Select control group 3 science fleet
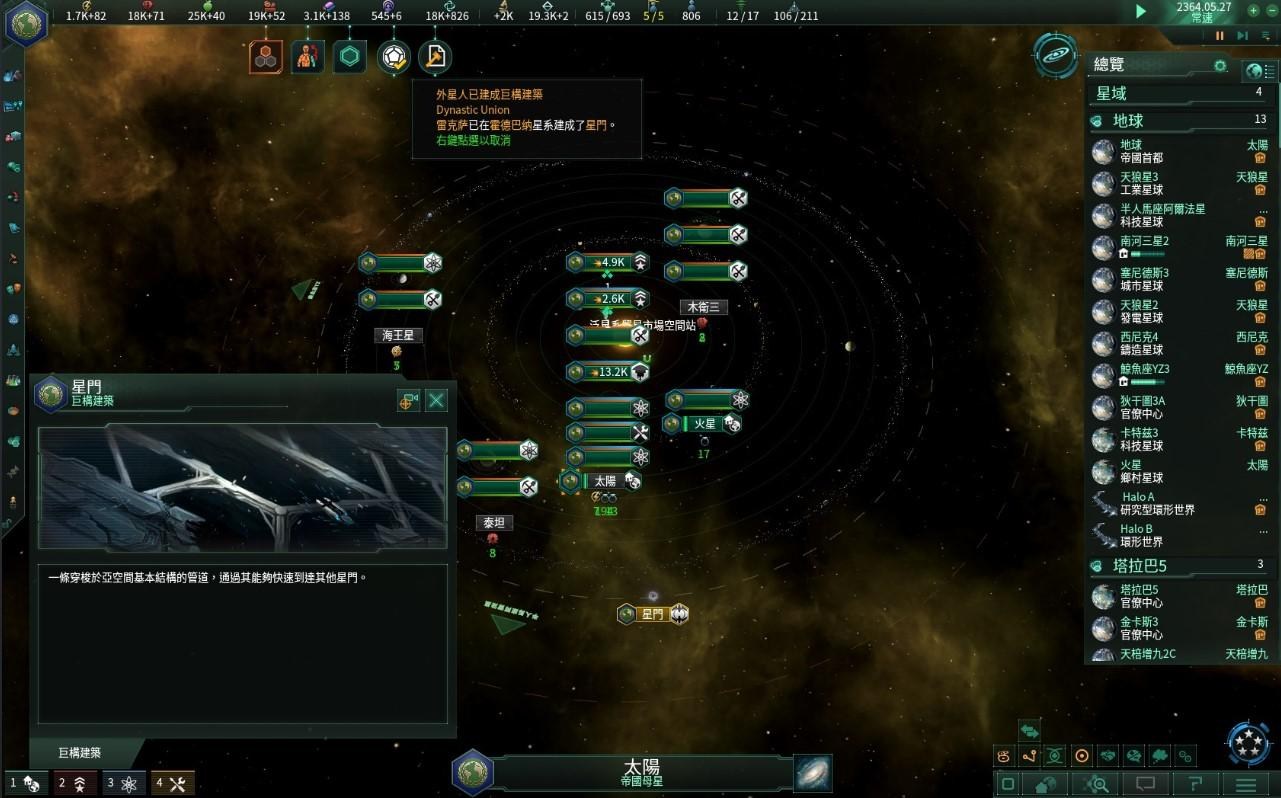 (123, 783)
